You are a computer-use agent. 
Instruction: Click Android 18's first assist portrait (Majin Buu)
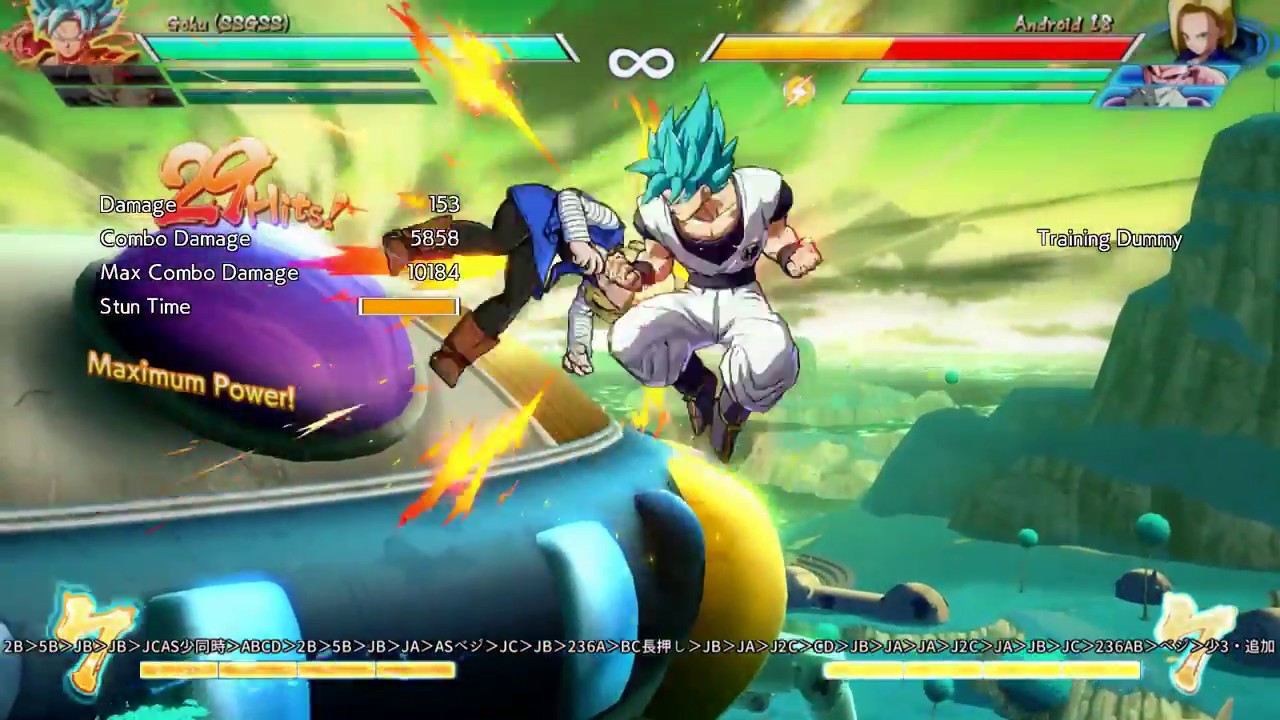pos(1180,75)
